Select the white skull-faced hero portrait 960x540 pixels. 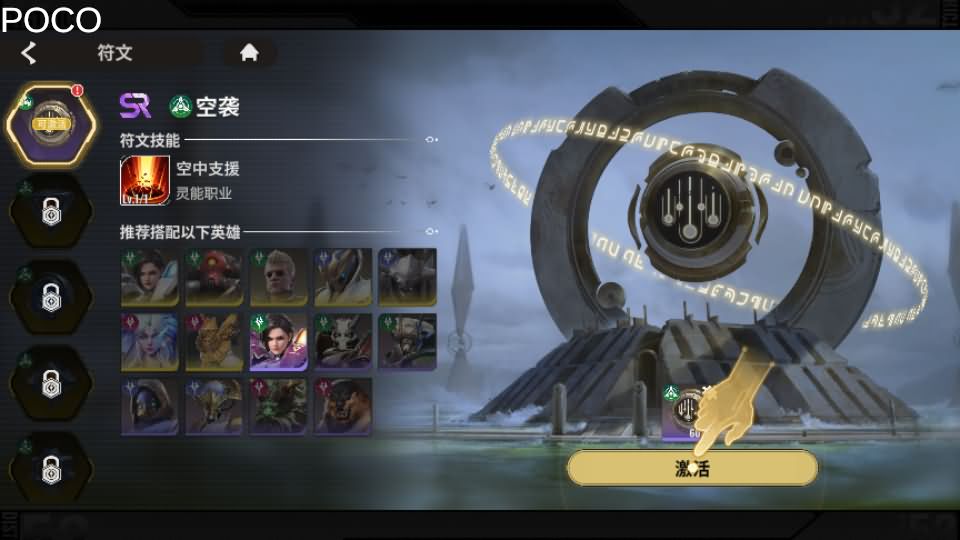pos(342,342)
